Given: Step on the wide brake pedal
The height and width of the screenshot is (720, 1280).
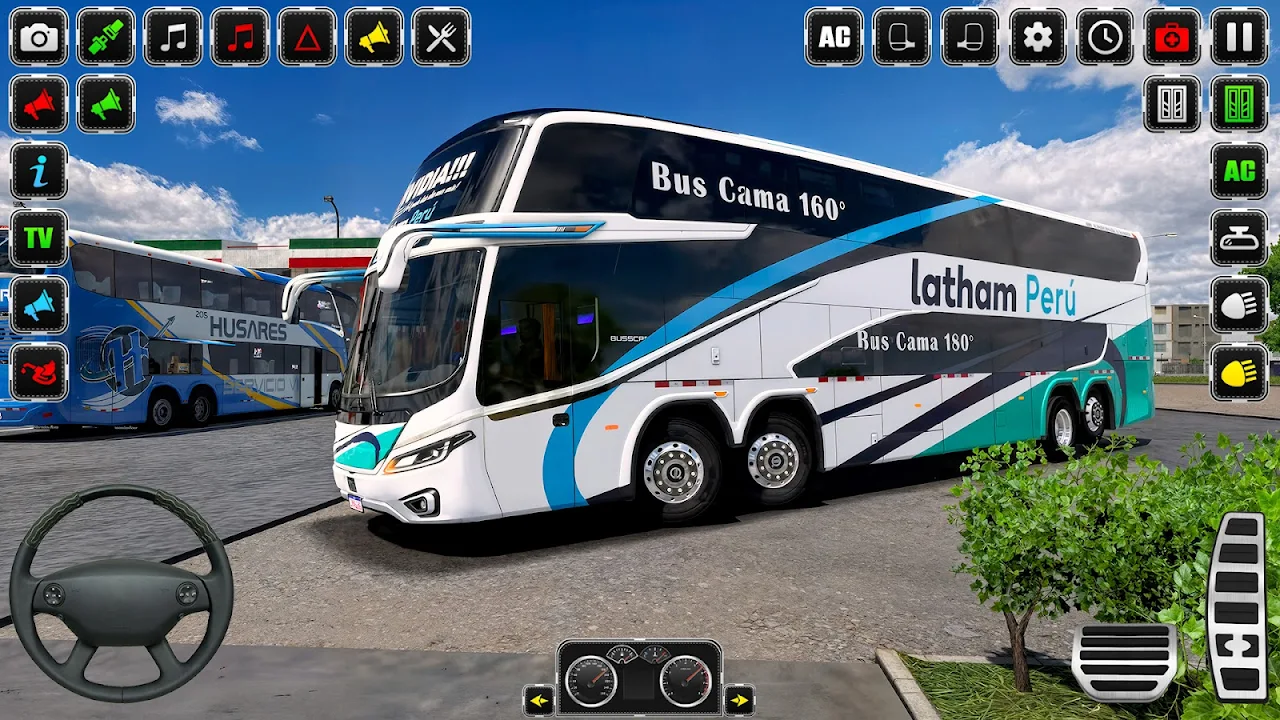Looking at the screenshot, I should pyautogui.click(x=1124, y=661).
